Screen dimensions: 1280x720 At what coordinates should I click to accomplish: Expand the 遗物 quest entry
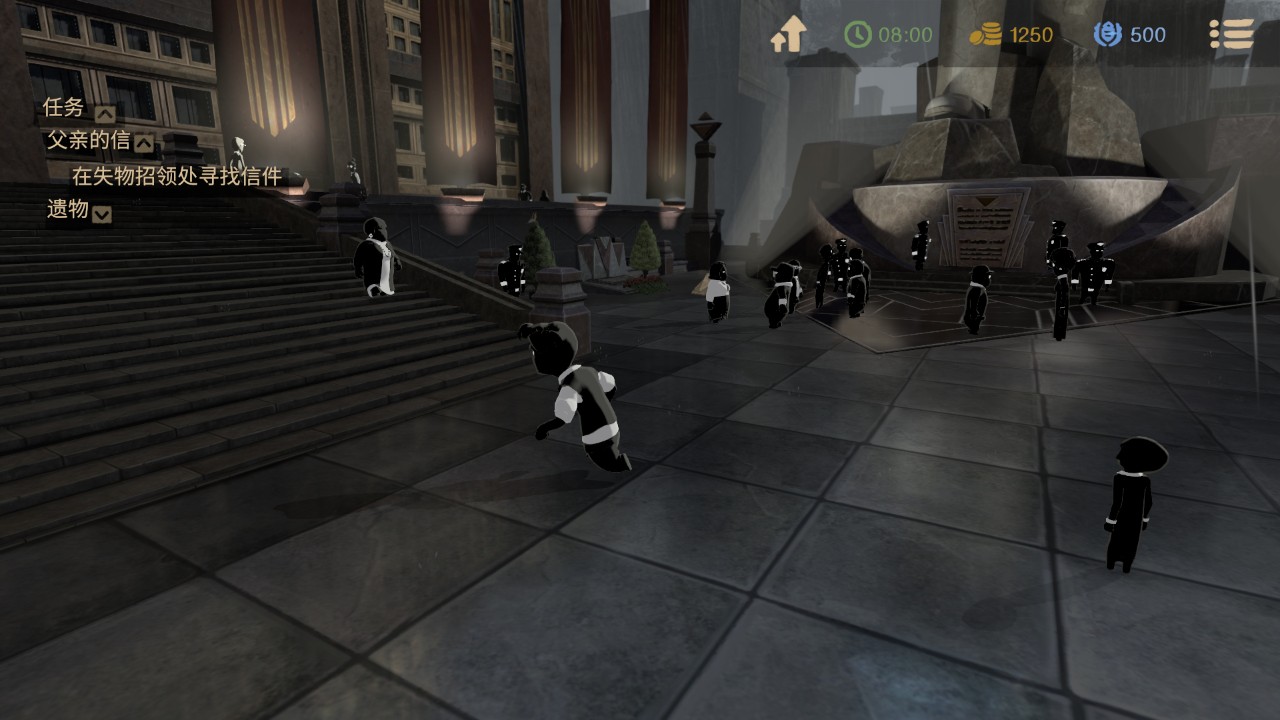click(102, 213)
